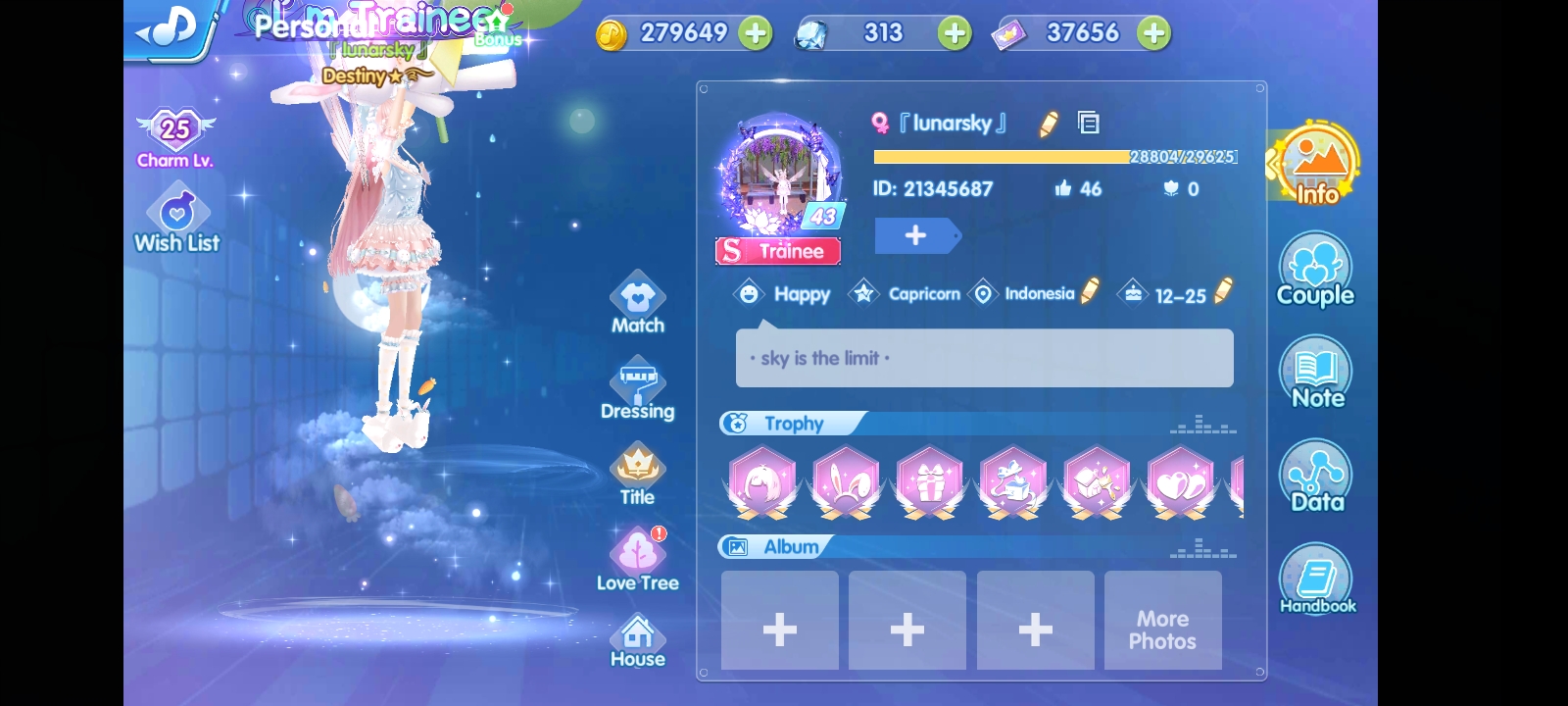The height and width of the screenshot is (706, 1568).
Task: Switch to the Note tab
Action: pyautogui.click(x=1316, y=374)
